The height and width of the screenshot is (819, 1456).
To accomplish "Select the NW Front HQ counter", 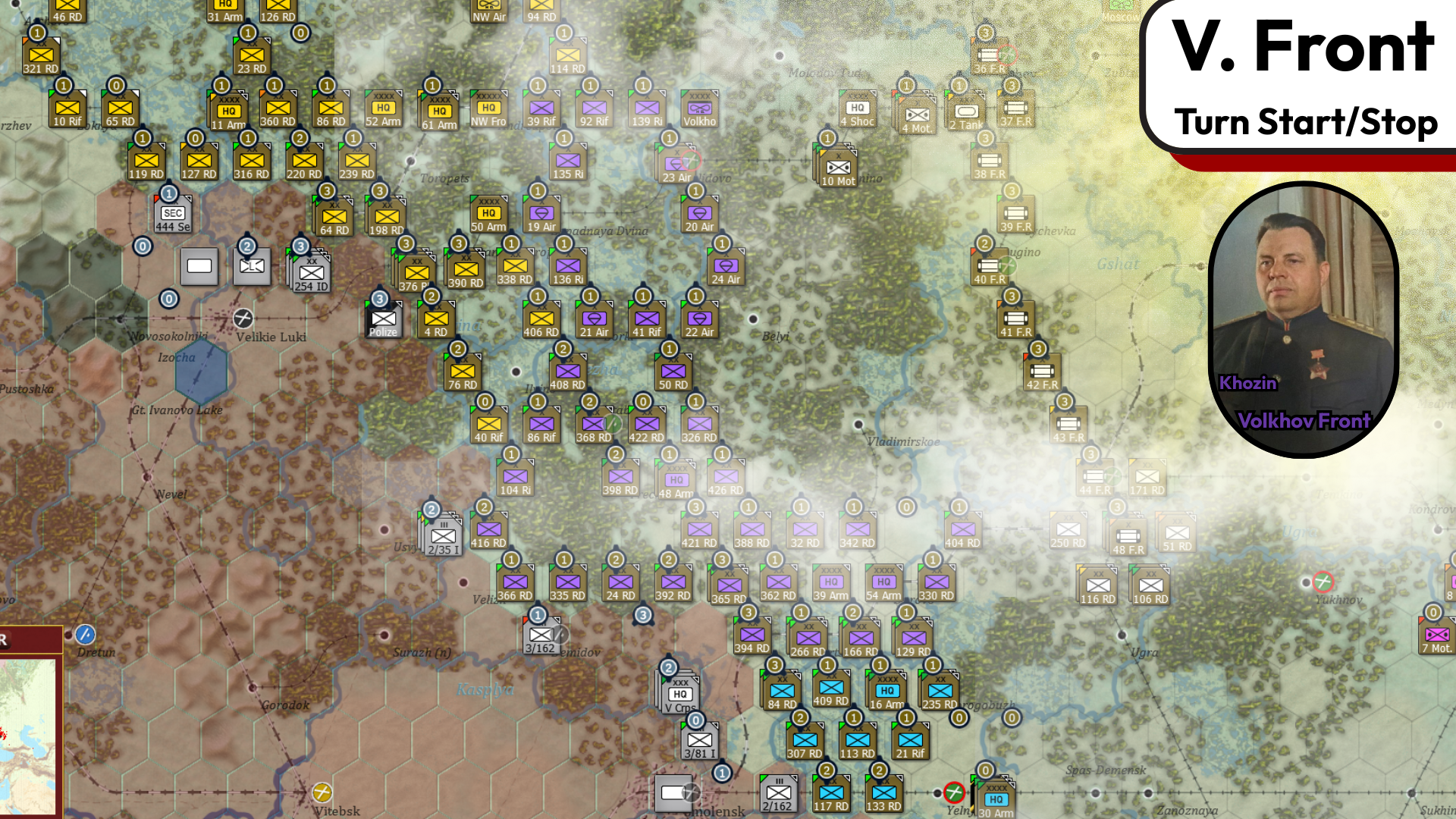I will (488, 108).
